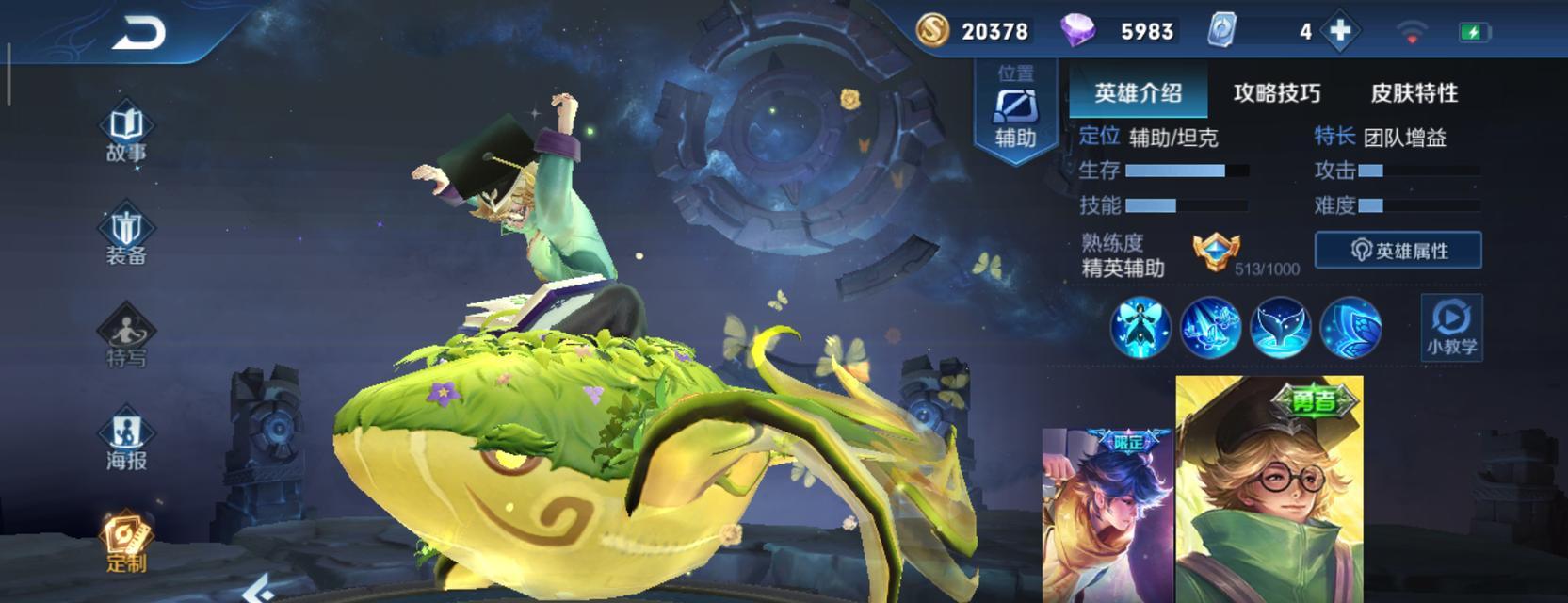
Task: Open the 皮肤特性 tab
Action: pos(1414,92)
